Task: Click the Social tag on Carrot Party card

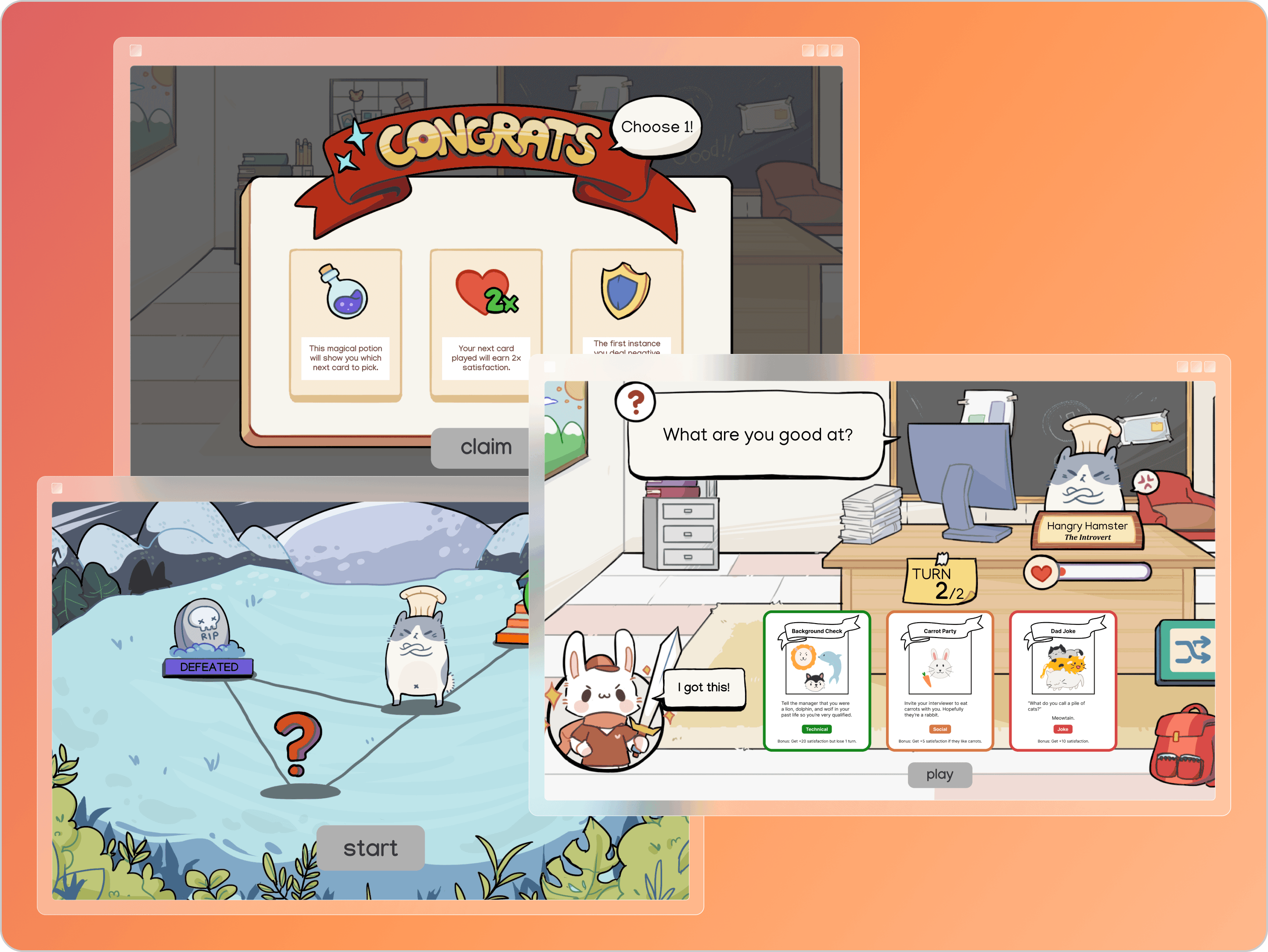Action: [x=940, y=729]
